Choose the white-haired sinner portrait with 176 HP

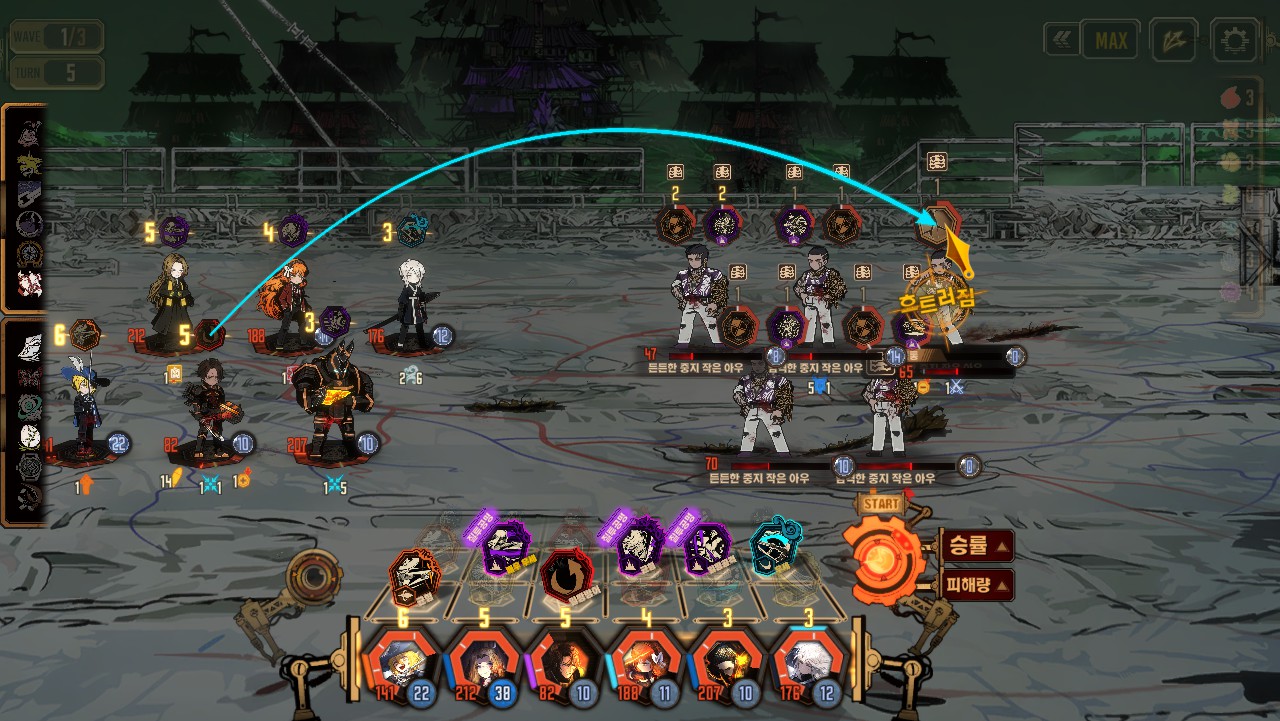[x=810, y=663]
